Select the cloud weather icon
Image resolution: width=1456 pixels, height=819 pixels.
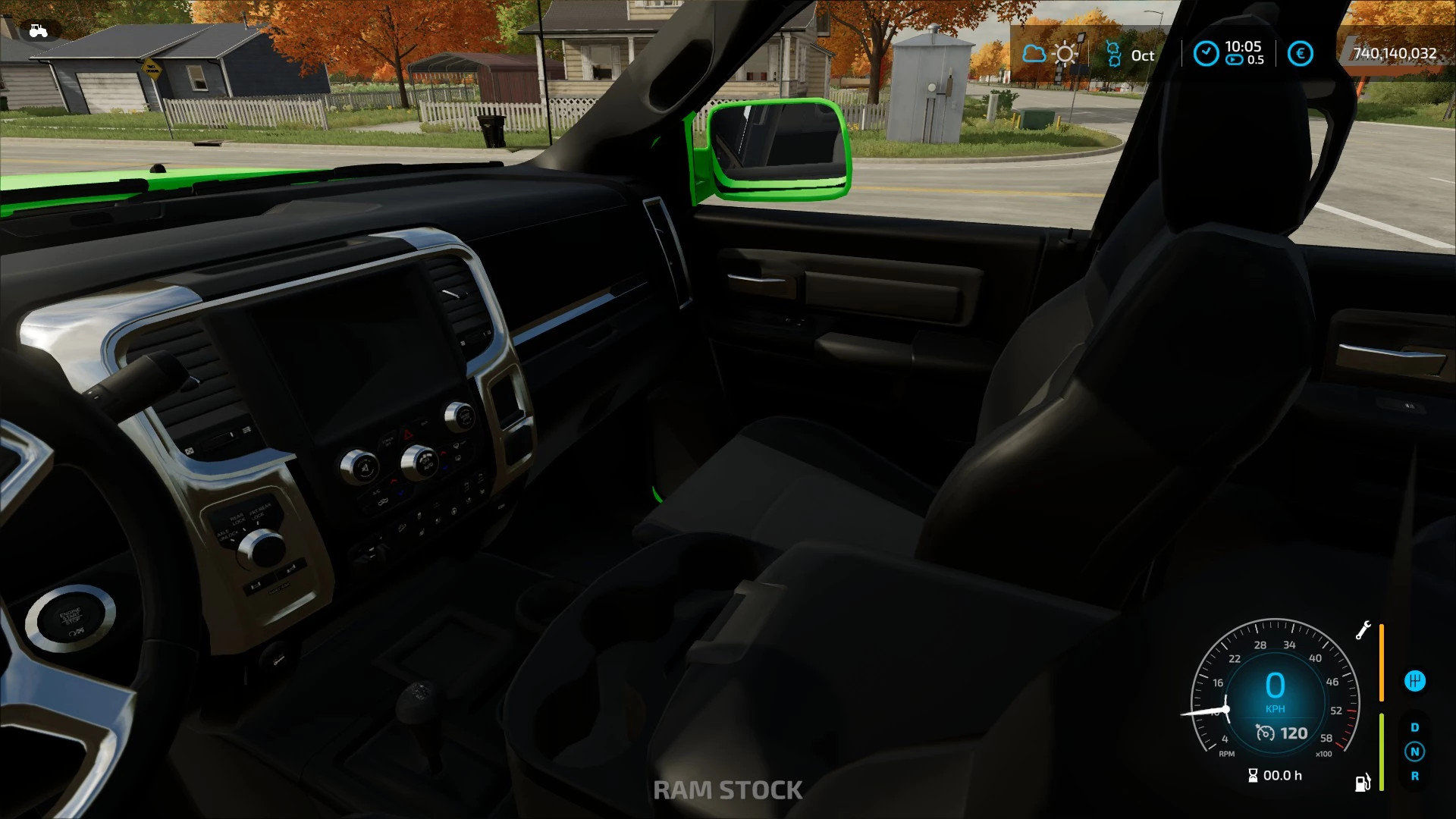(x=1034, y=53)
